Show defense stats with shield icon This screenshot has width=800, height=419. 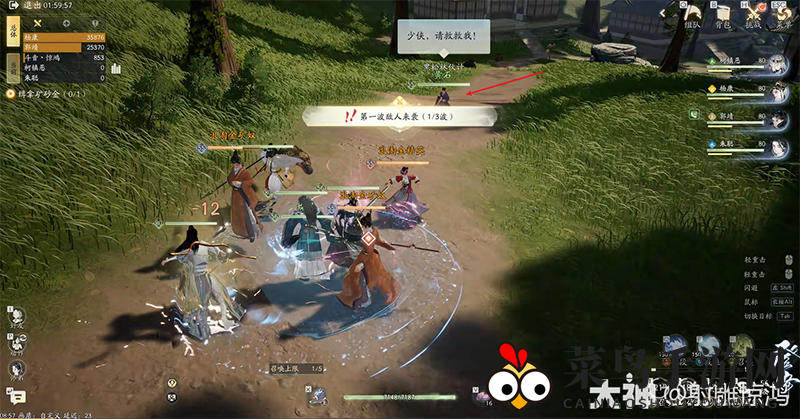pos(95,22)
